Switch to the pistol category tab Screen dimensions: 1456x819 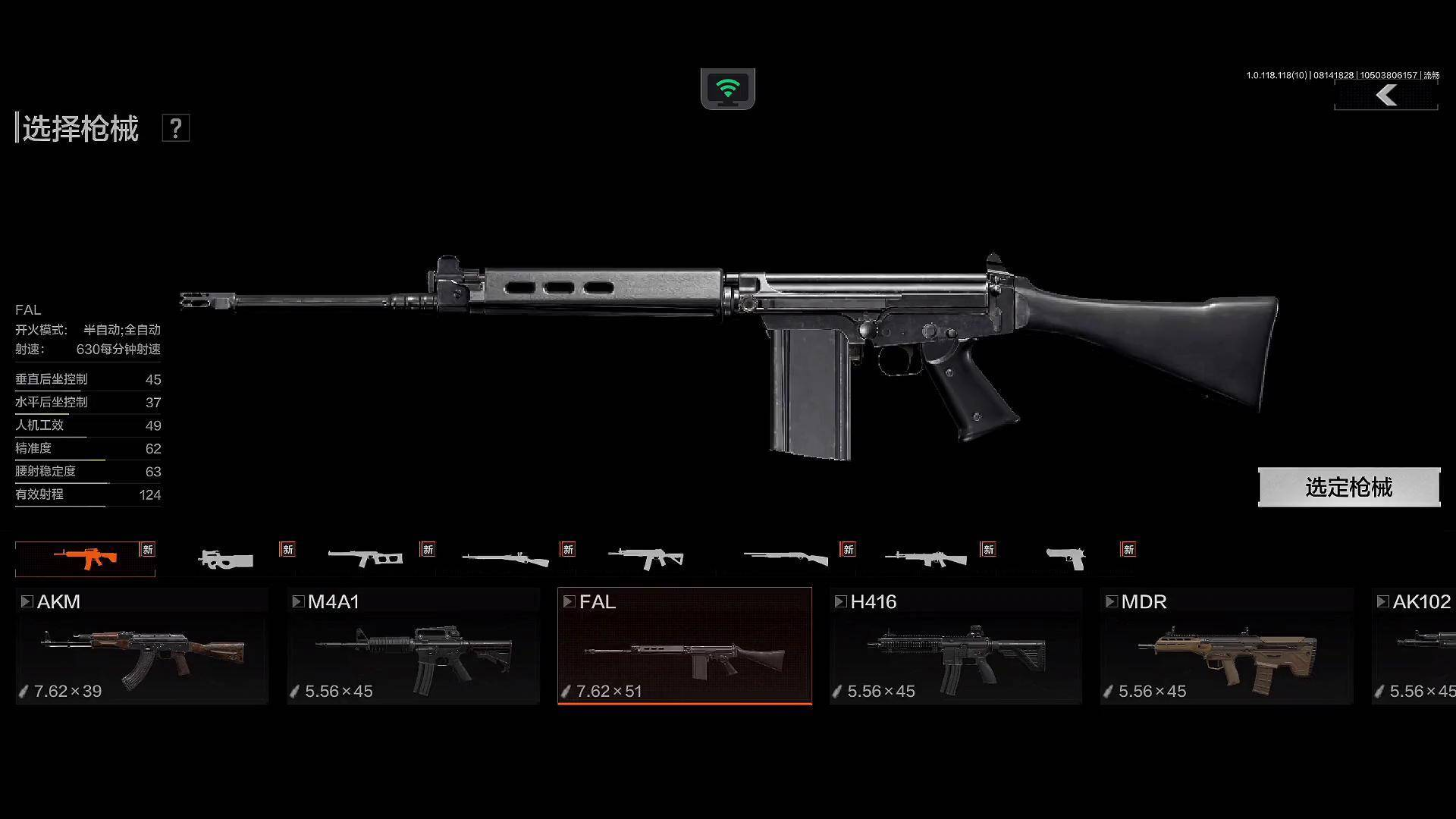click(x=1065, y=559)
